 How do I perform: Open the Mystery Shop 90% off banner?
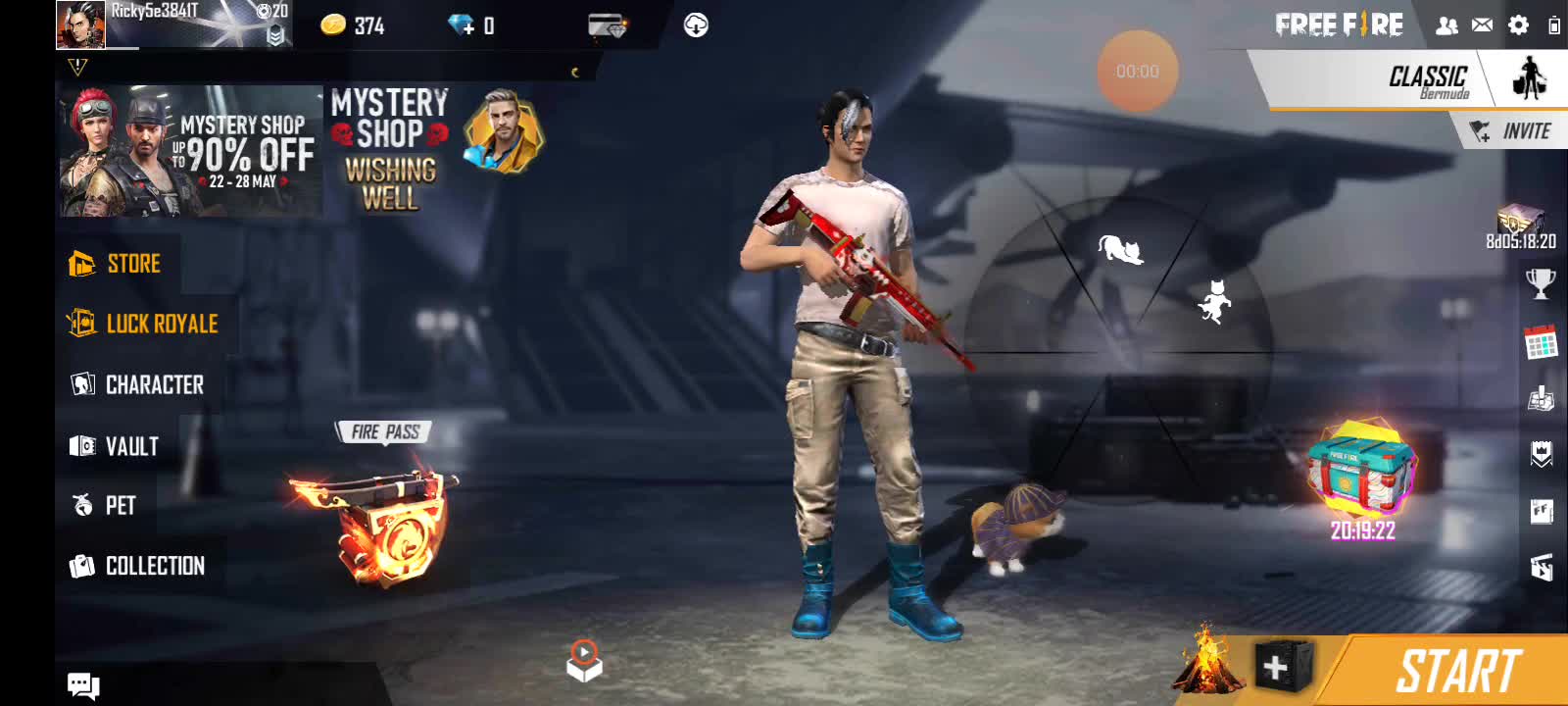[191, 152]
